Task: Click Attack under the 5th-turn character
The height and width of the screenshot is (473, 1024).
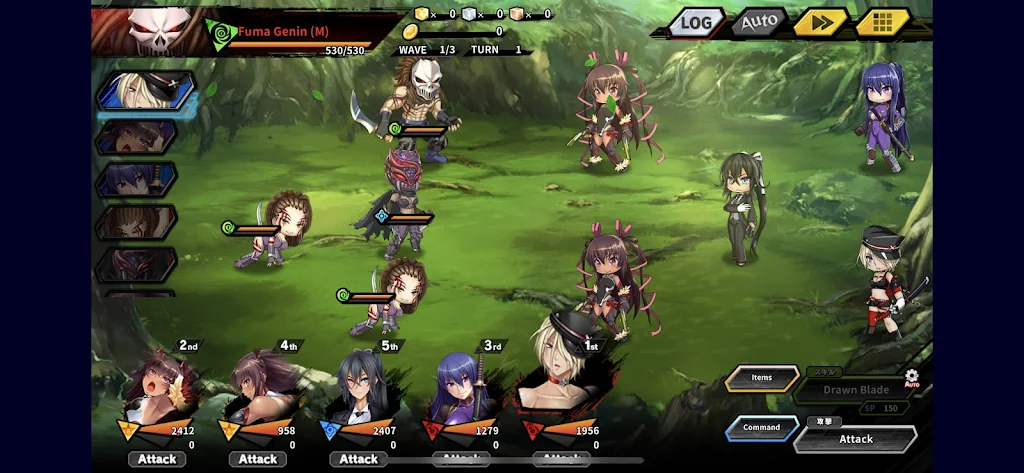Action: 359,459
